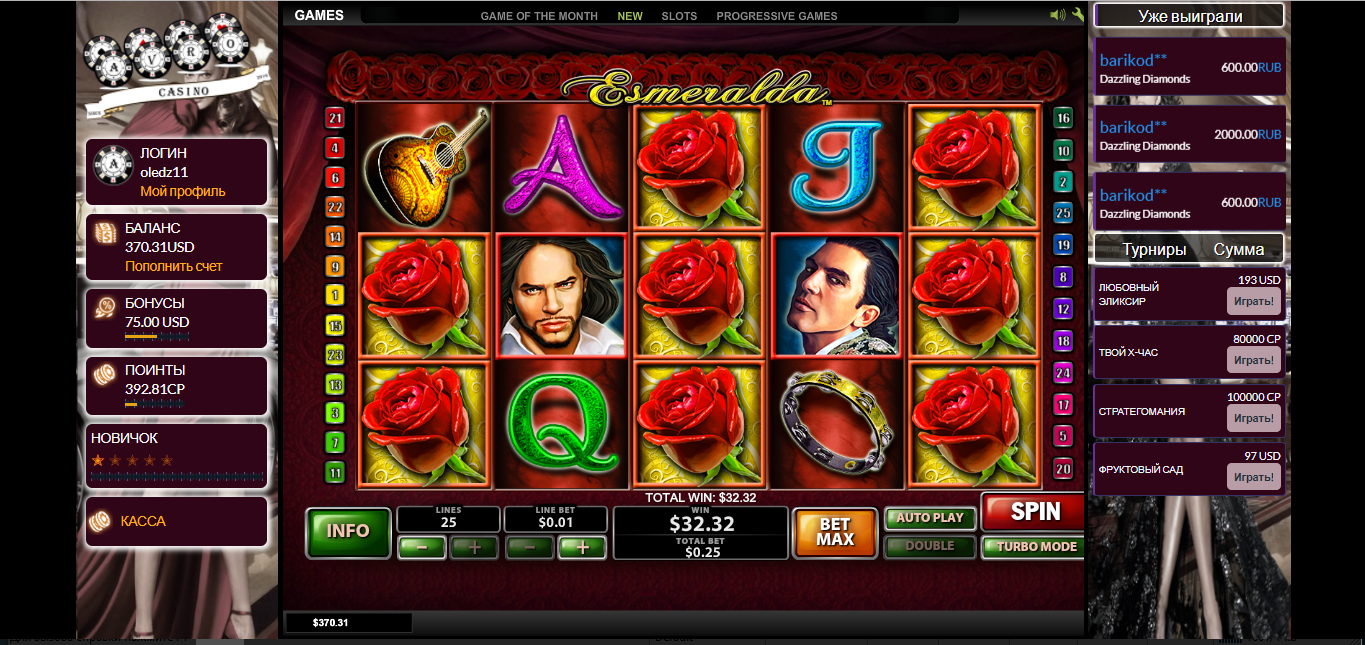Select the NEW games tab
Viewport: 1365px width, 645px height.
pyautogui.click(x=630, y=16)
